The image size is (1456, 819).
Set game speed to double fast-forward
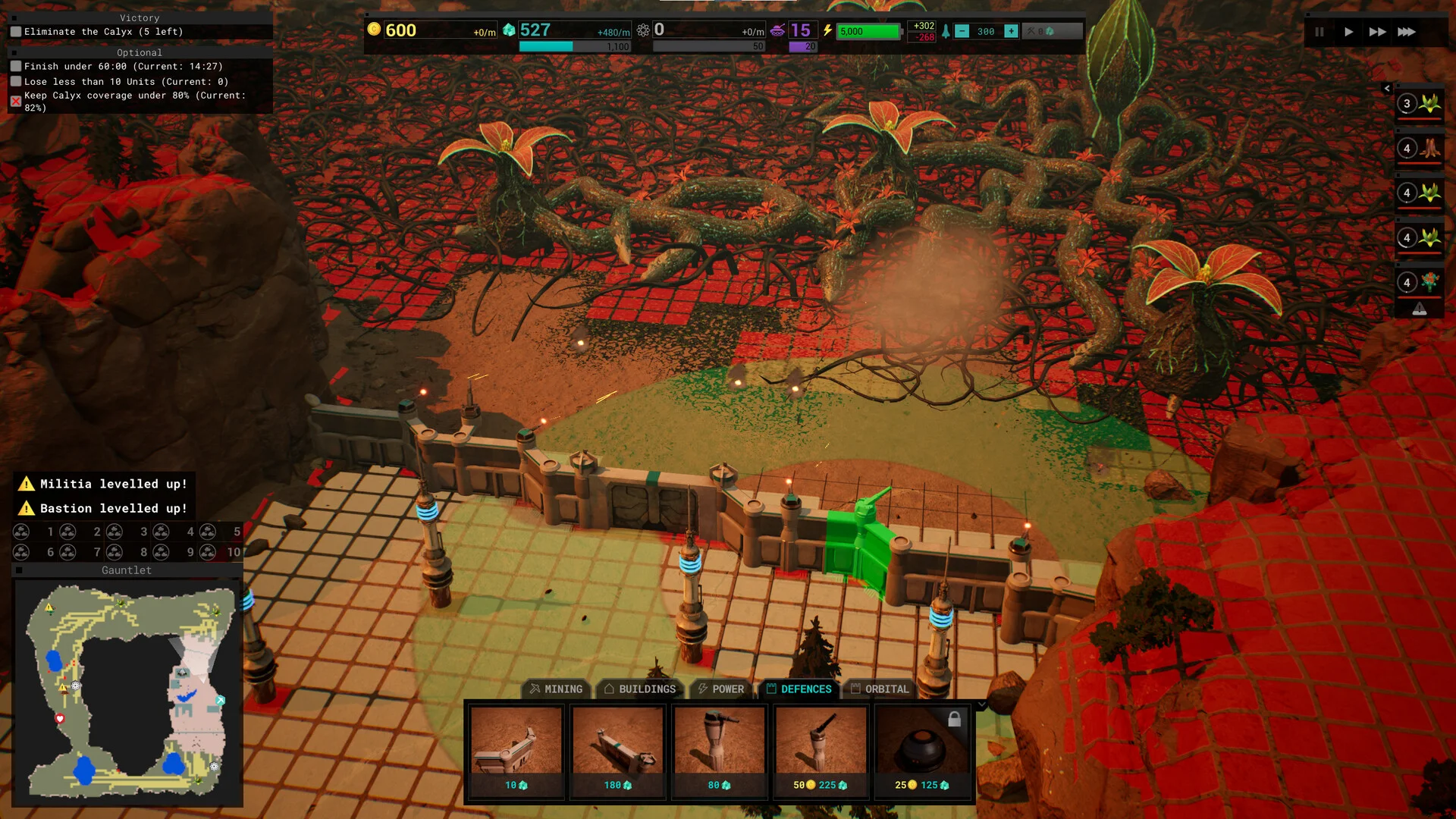click(x=1377, y=32)
